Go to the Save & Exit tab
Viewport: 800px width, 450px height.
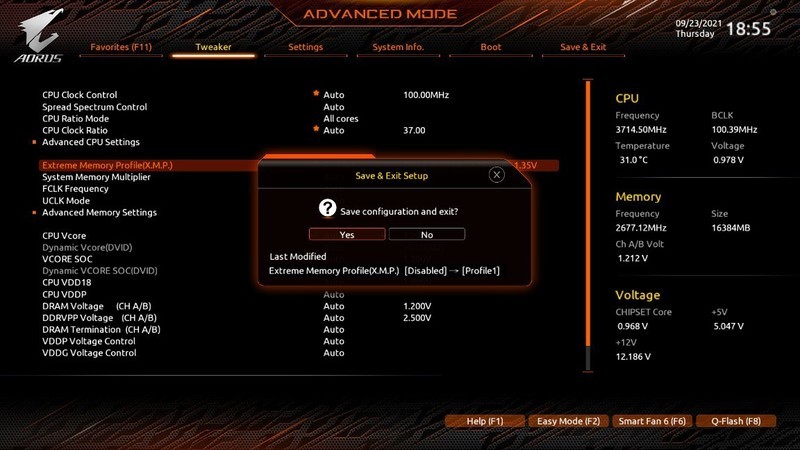click(583, 47)
